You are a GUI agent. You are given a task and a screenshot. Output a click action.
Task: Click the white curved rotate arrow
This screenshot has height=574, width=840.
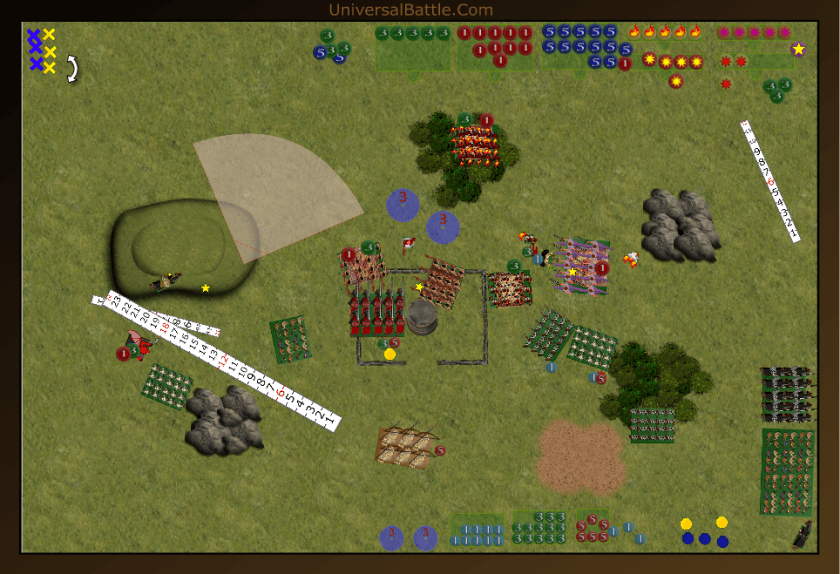73,68
